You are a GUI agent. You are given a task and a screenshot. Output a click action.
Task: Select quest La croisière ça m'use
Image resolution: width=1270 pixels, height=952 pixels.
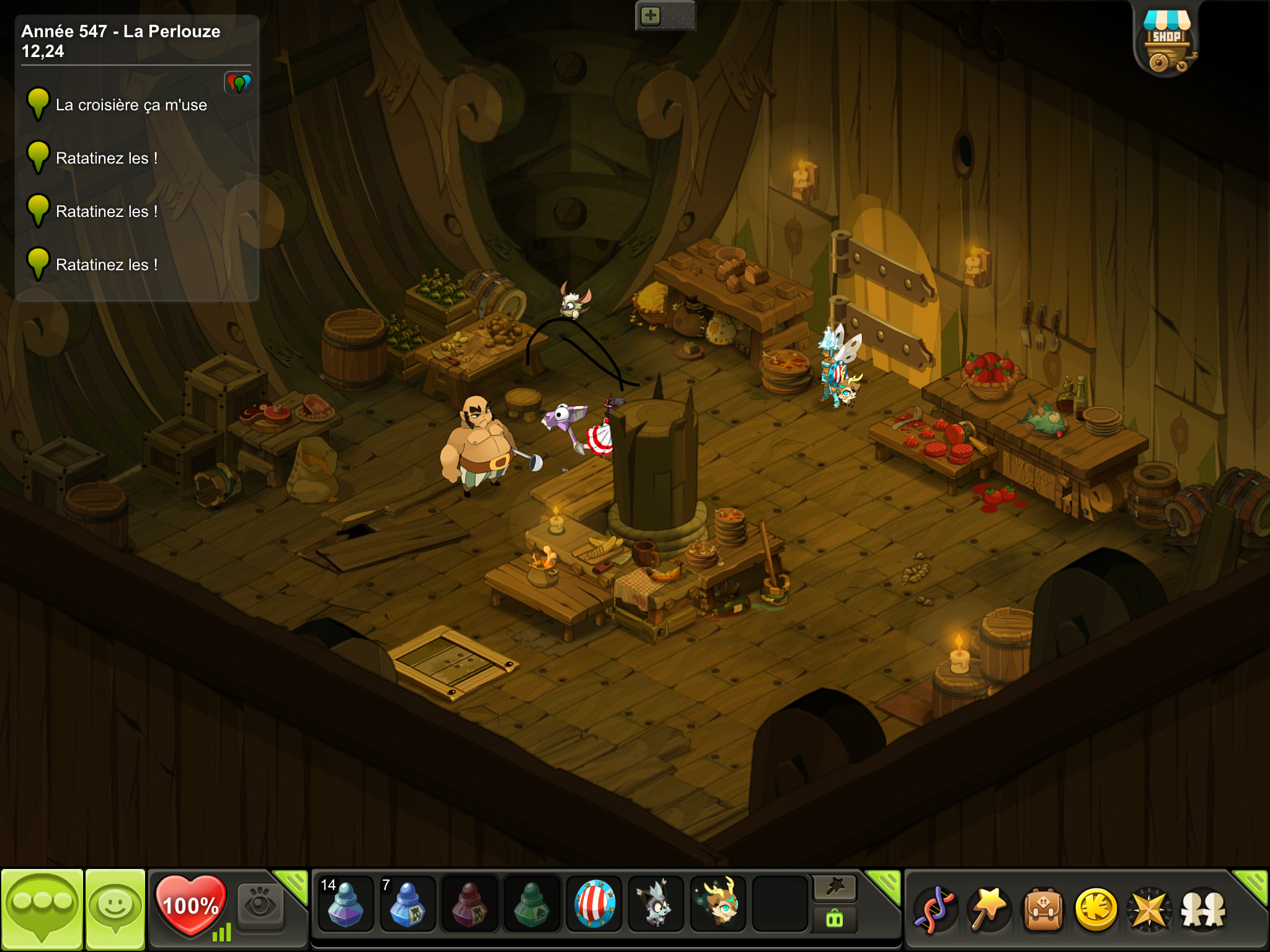tap(131, 105)
